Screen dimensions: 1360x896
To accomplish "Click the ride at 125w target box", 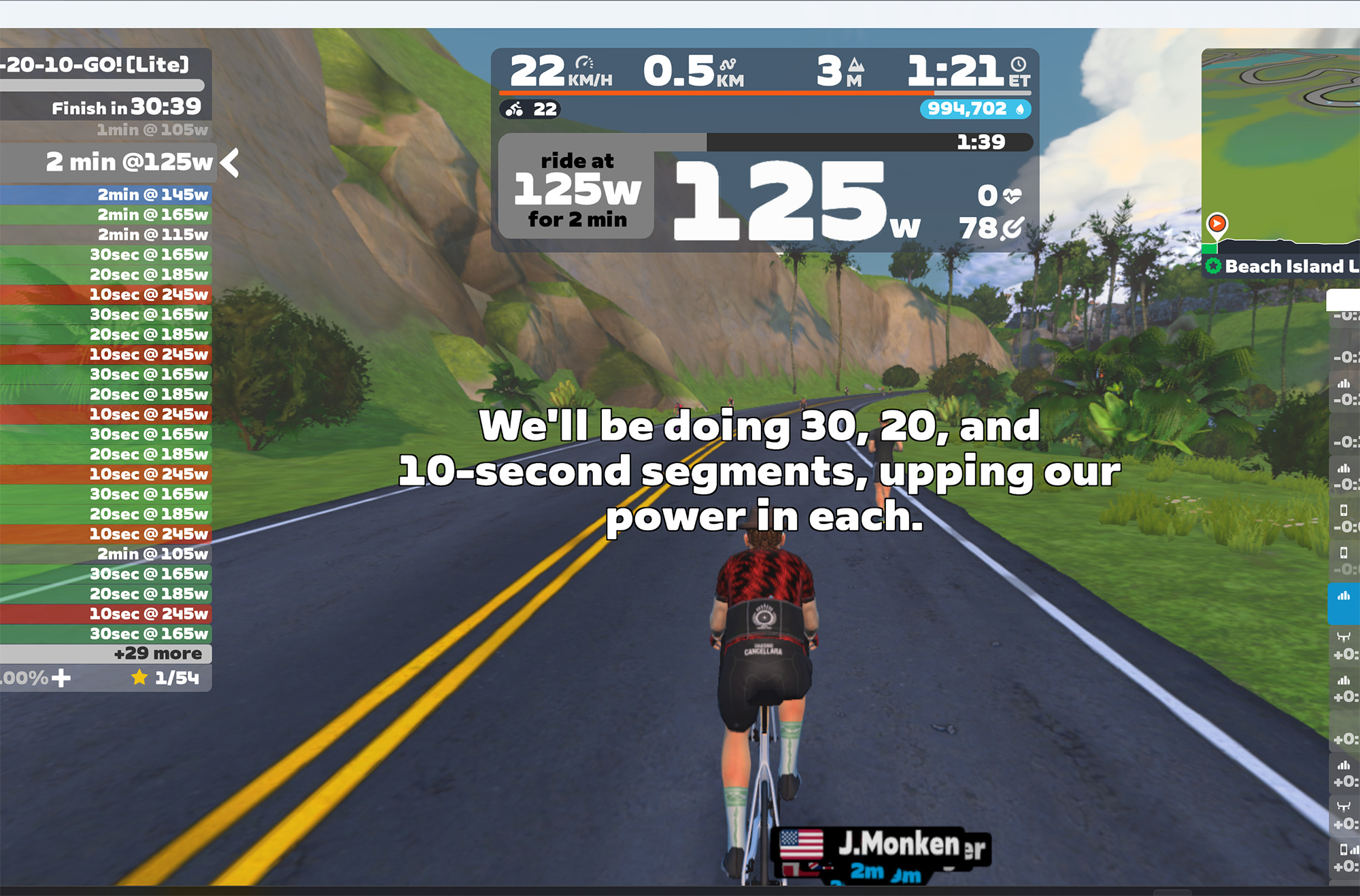I will point(577,190).
